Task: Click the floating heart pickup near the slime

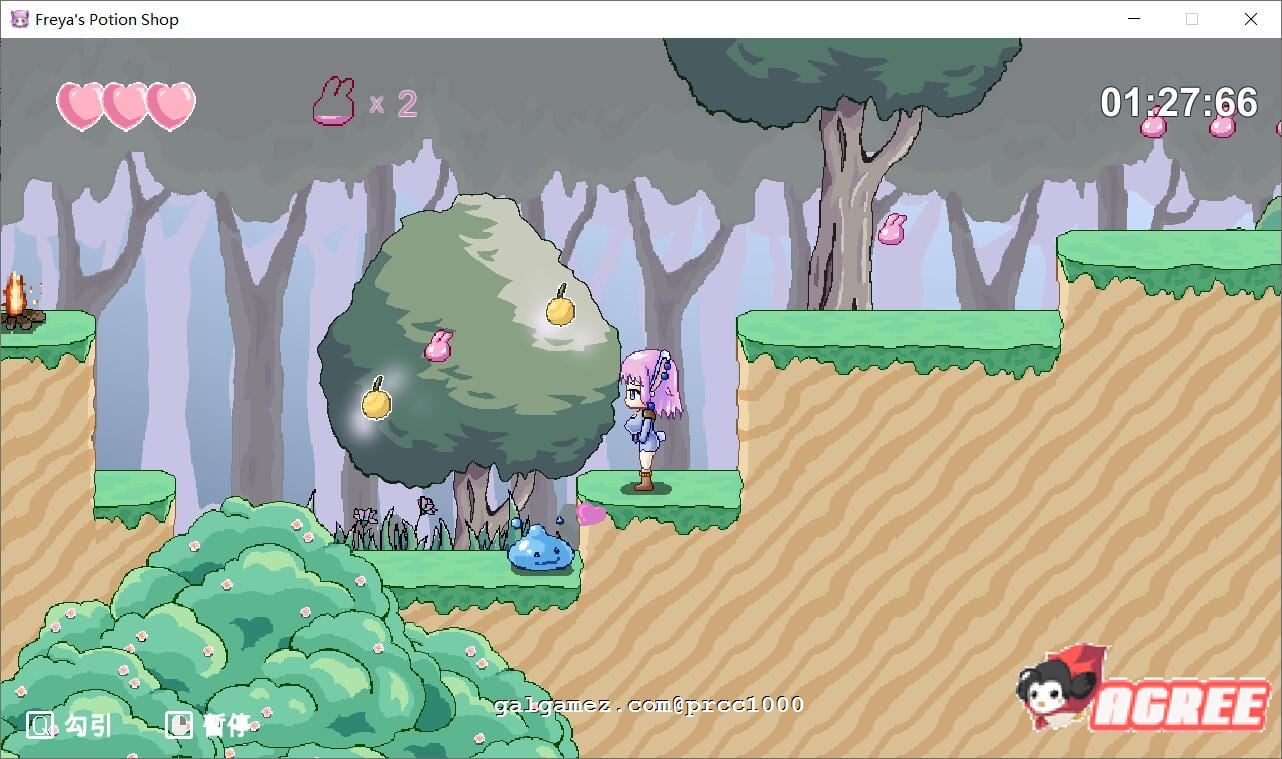Action: pyautogui.click(x=588, y=514)
